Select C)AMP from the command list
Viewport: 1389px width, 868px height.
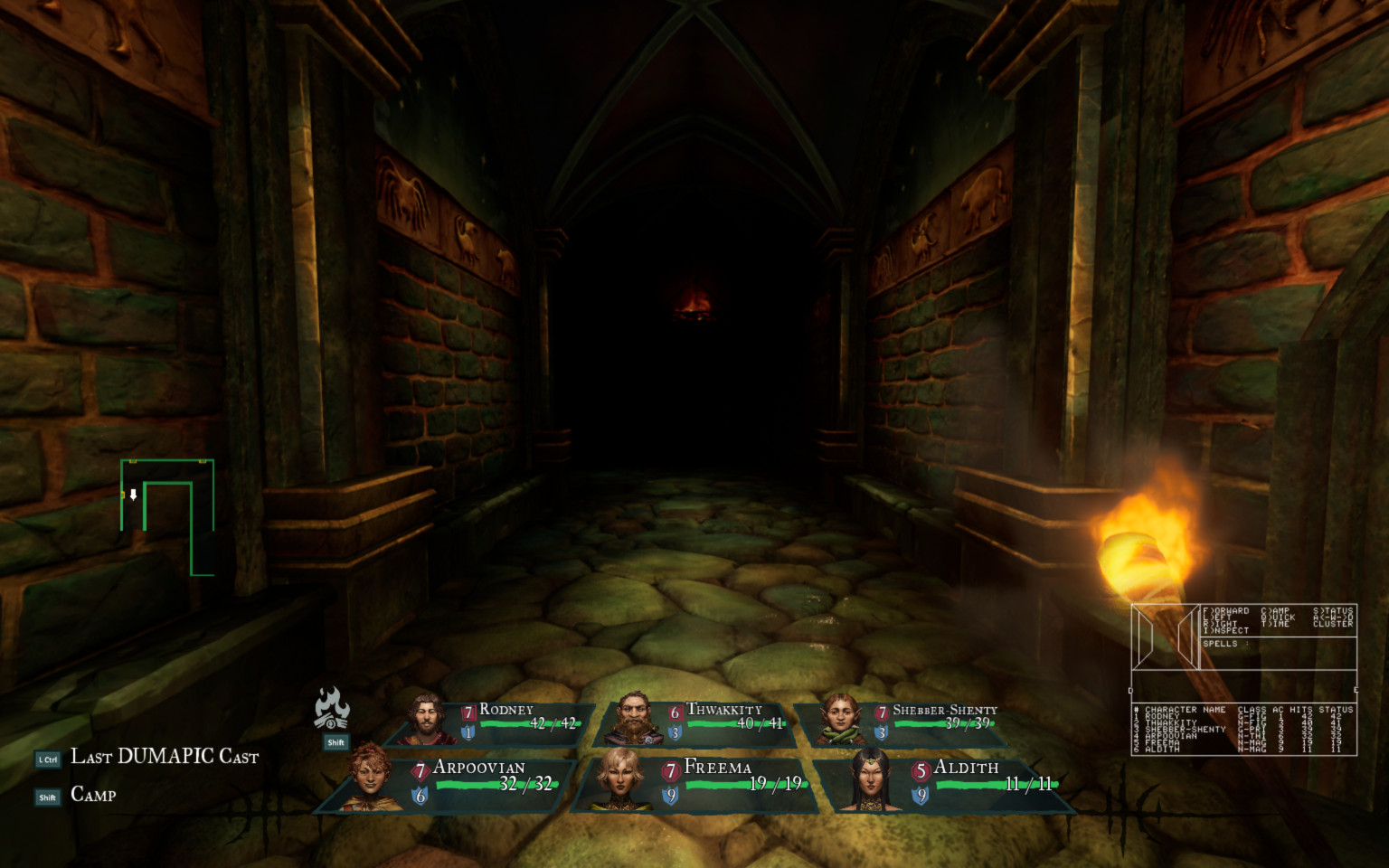[x=1274, y=611]
